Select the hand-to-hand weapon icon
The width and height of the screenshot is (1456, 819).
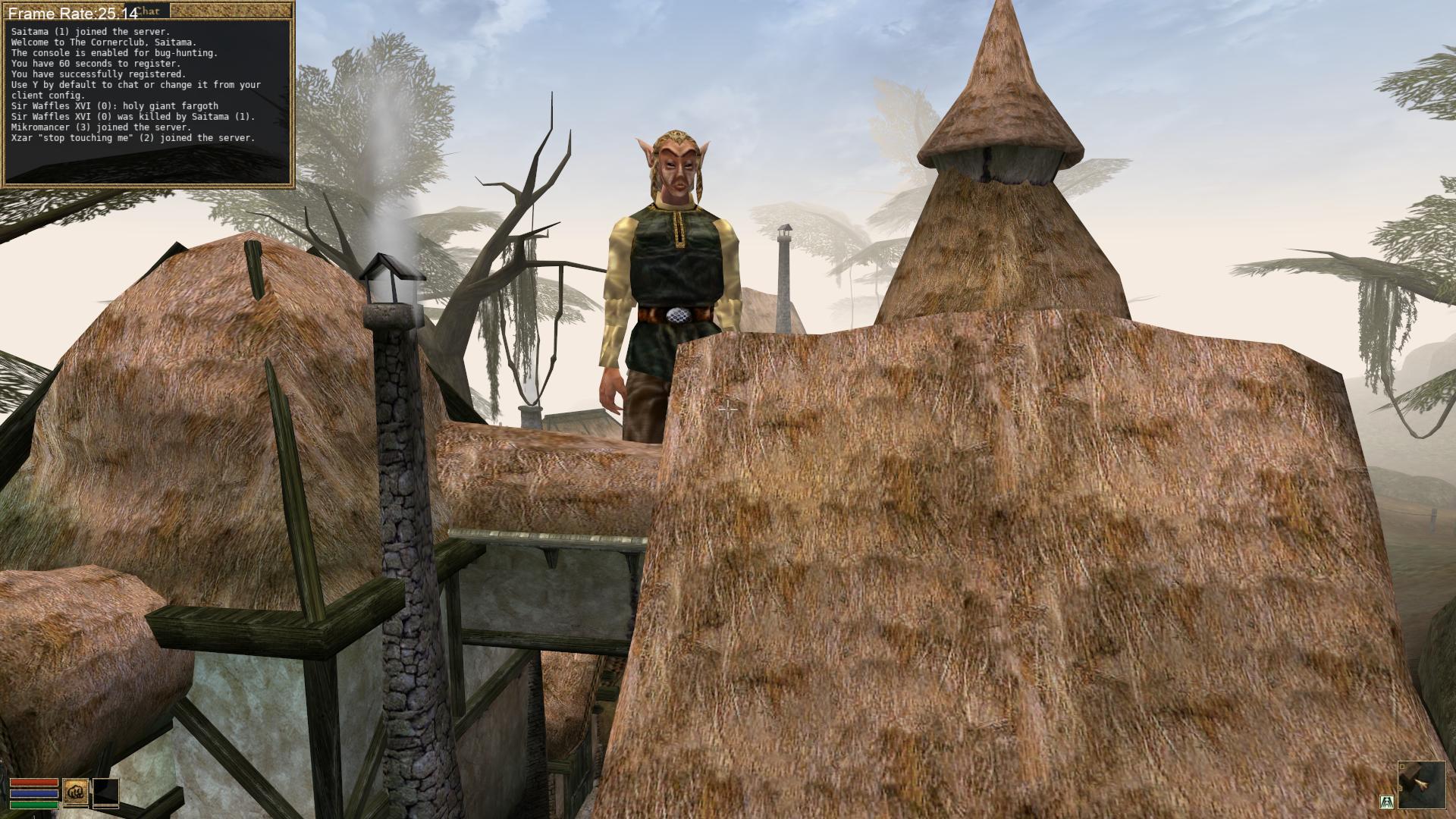point(76,791)
